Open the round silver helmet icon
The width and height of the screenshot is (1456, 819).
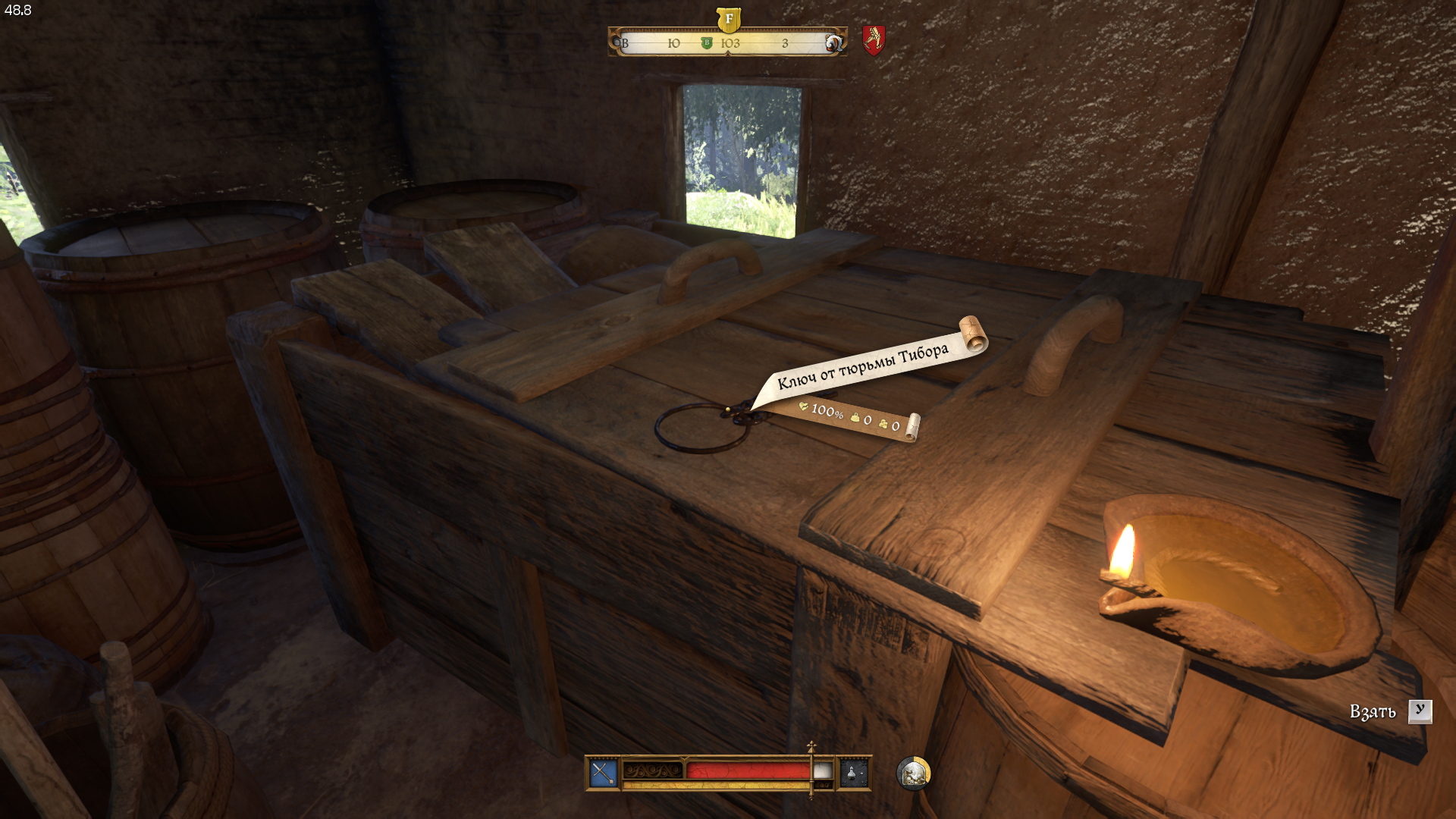point(913,773)
